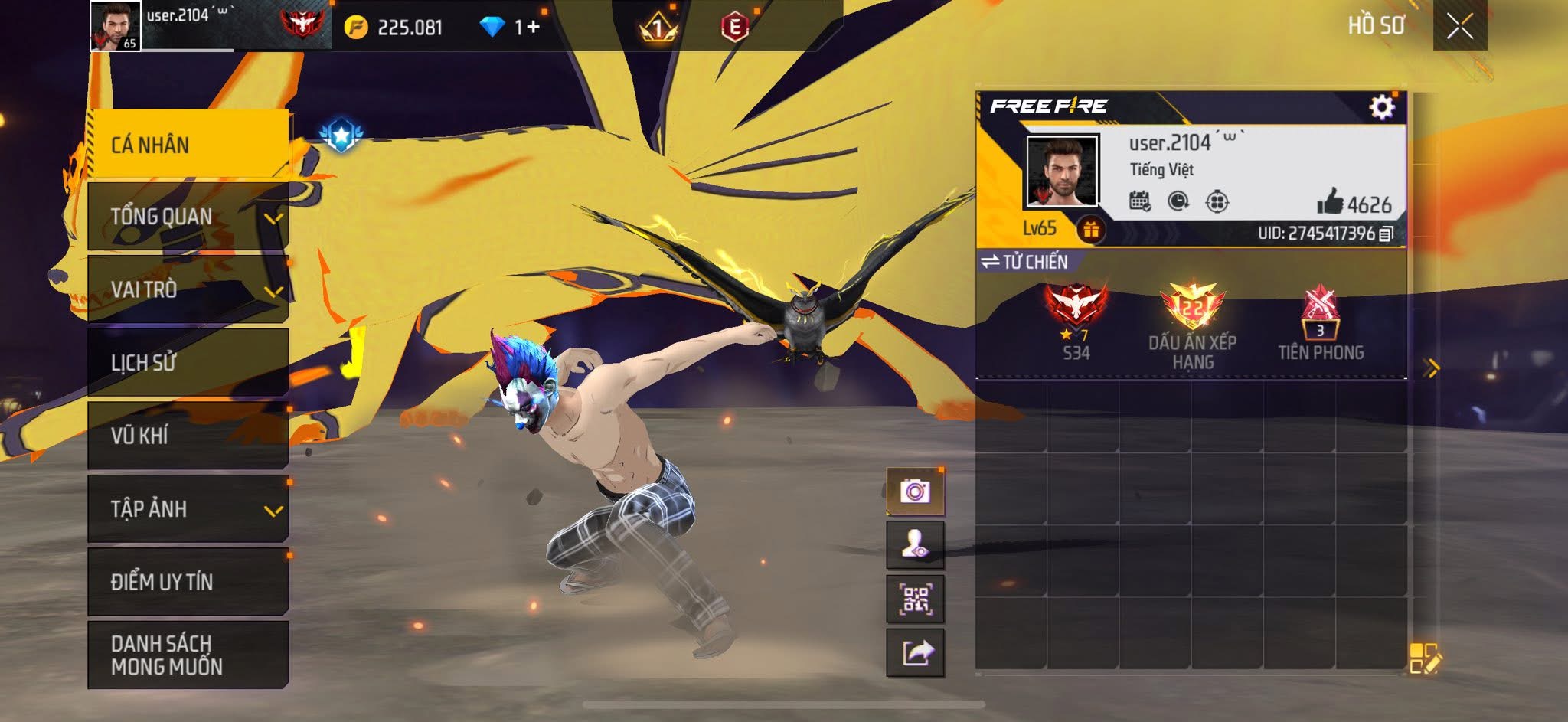Open the QR code button
The height and width of the screenshot is (722, 1568).
(915, 599)
